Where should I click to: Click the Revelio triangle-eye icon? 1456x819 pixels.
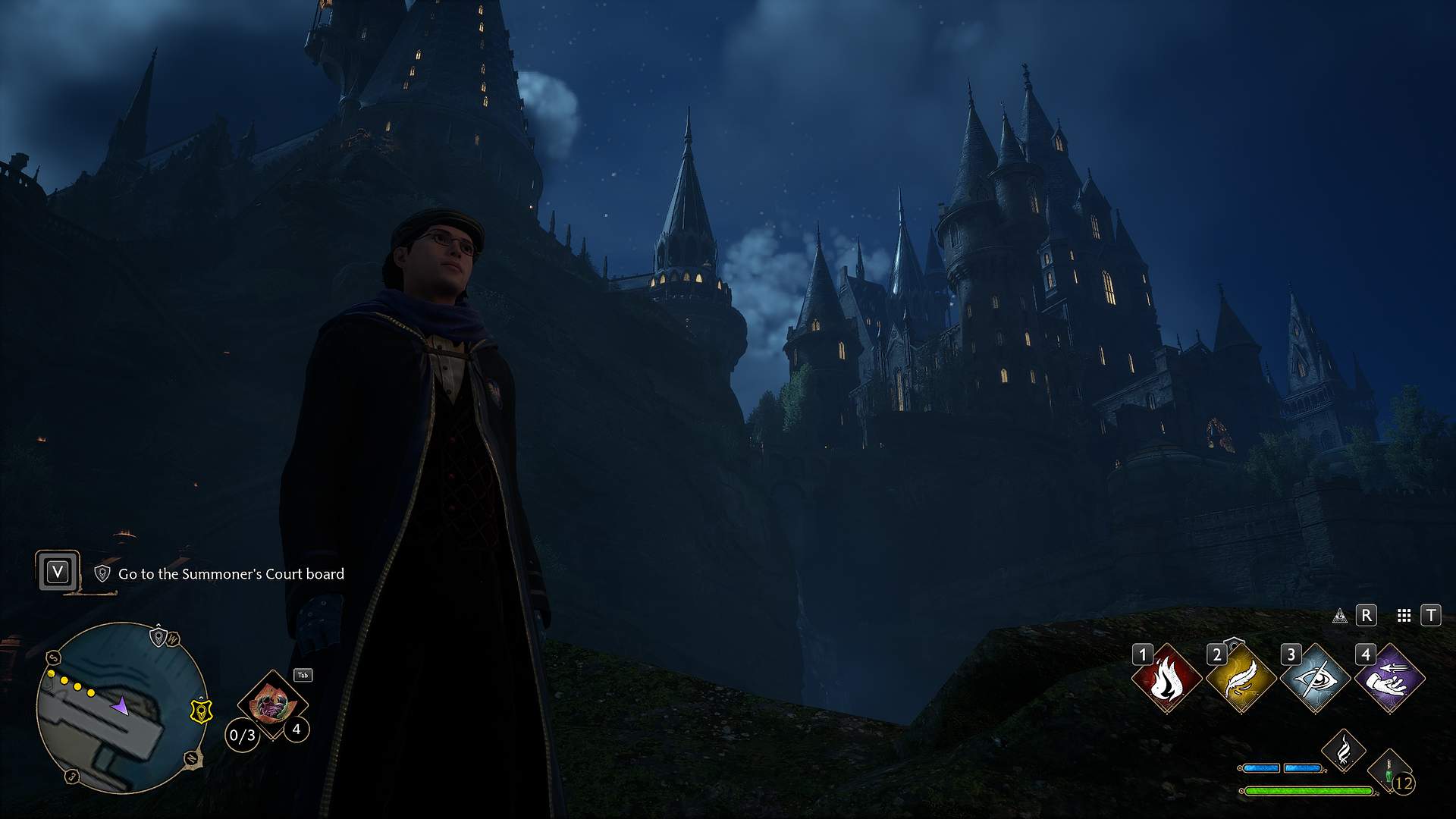tap(1340, 616)
